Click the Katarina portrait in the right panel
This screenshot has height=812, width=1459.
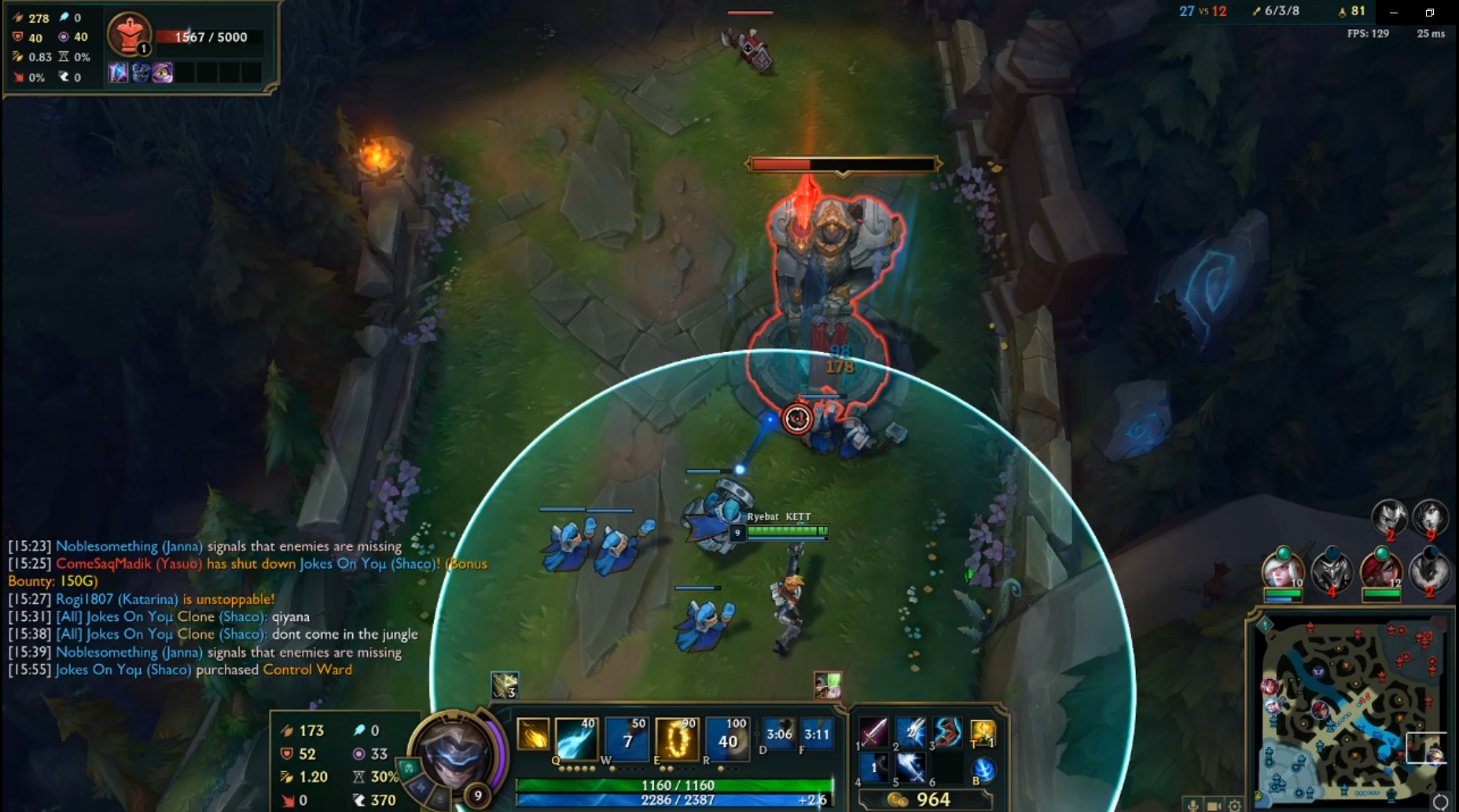tap(1382, 571)
